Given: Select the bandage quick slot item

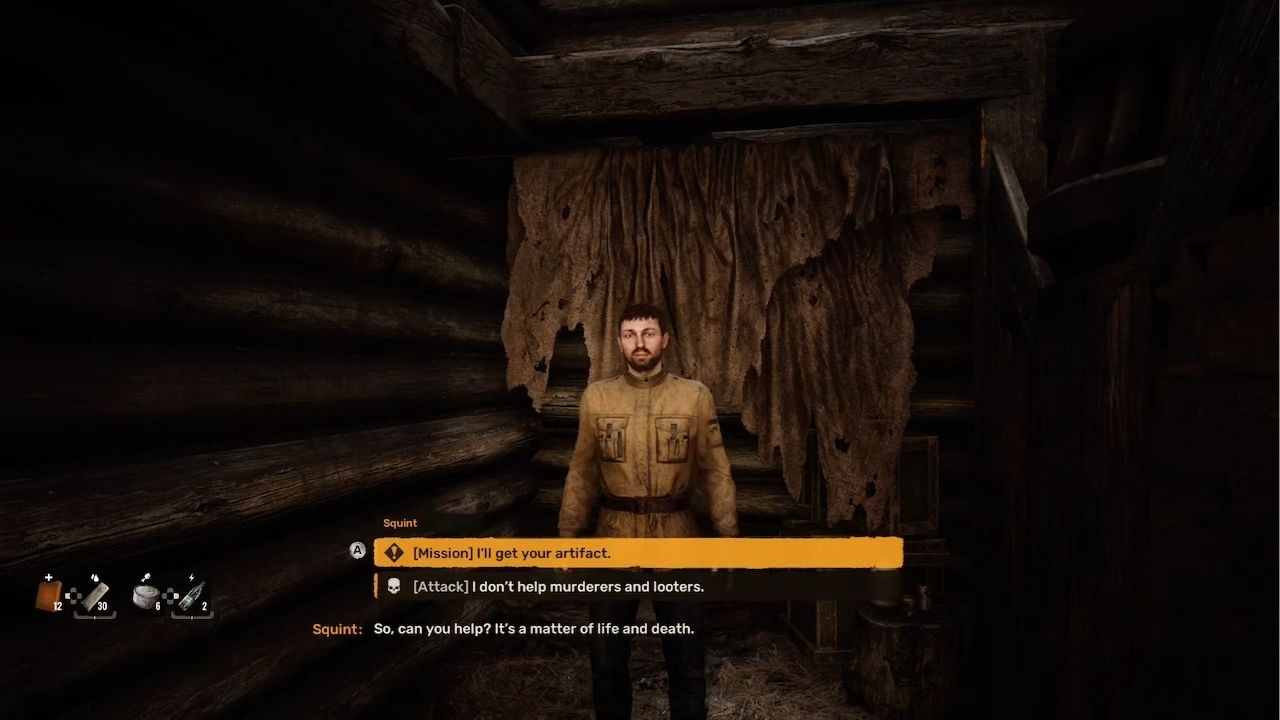Looking at the screenshot, I should tap(95, 596).
